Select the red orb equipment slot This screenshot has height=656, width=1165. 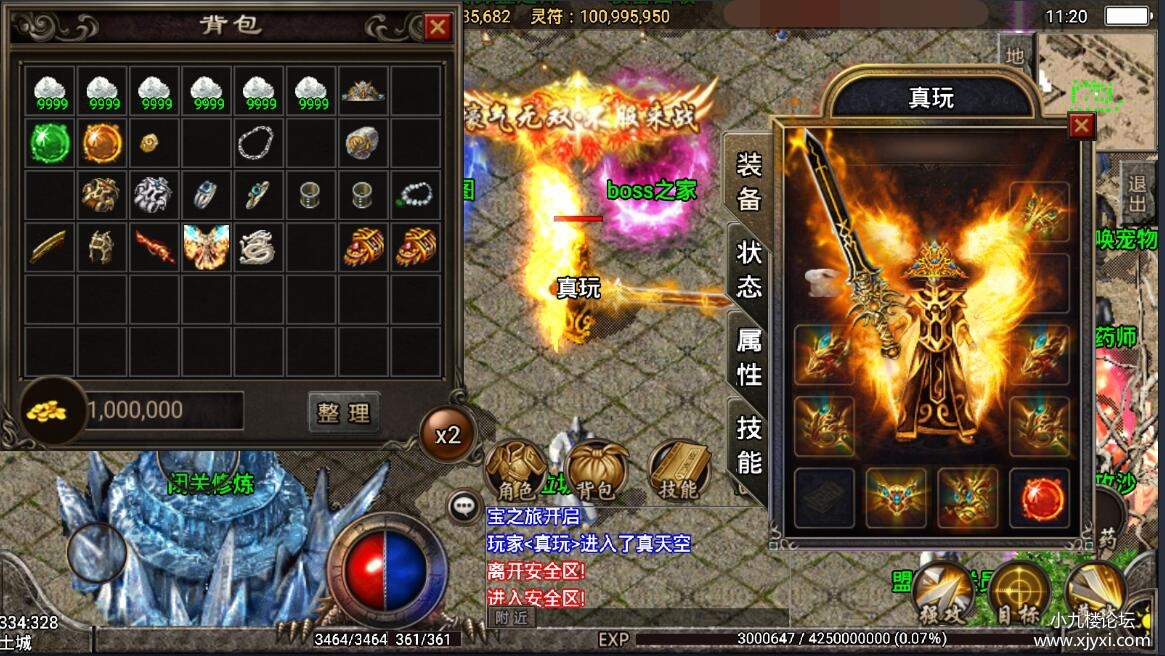click(x=1039, y=497)
